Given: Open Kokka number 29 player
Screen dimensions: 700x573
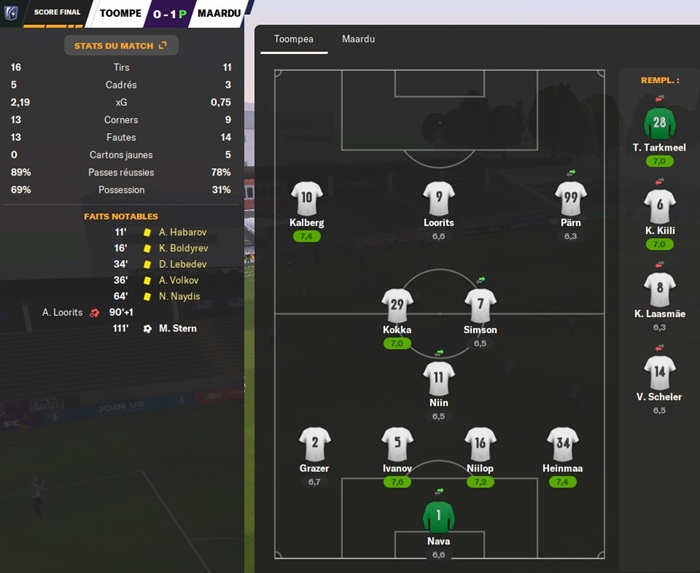Looking at the screenshot, I should tap(398, 304).
